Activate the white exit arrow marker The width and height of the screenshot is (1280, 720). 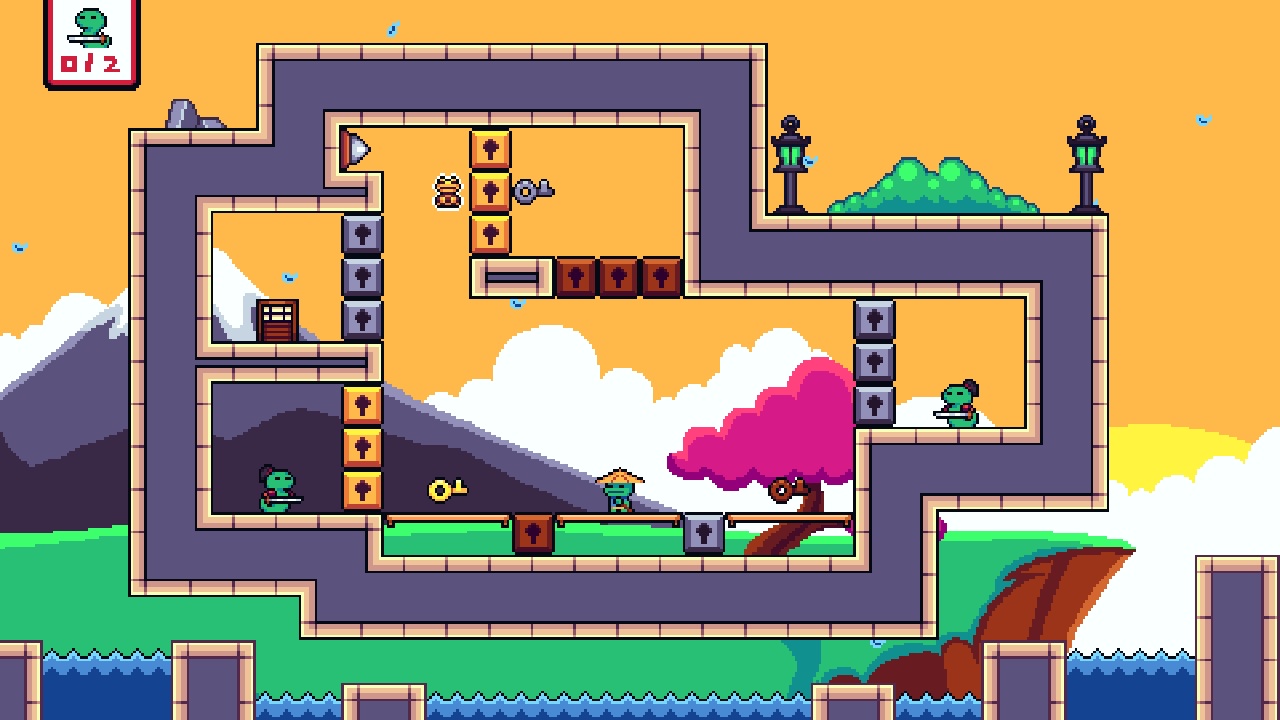(357, 150)
